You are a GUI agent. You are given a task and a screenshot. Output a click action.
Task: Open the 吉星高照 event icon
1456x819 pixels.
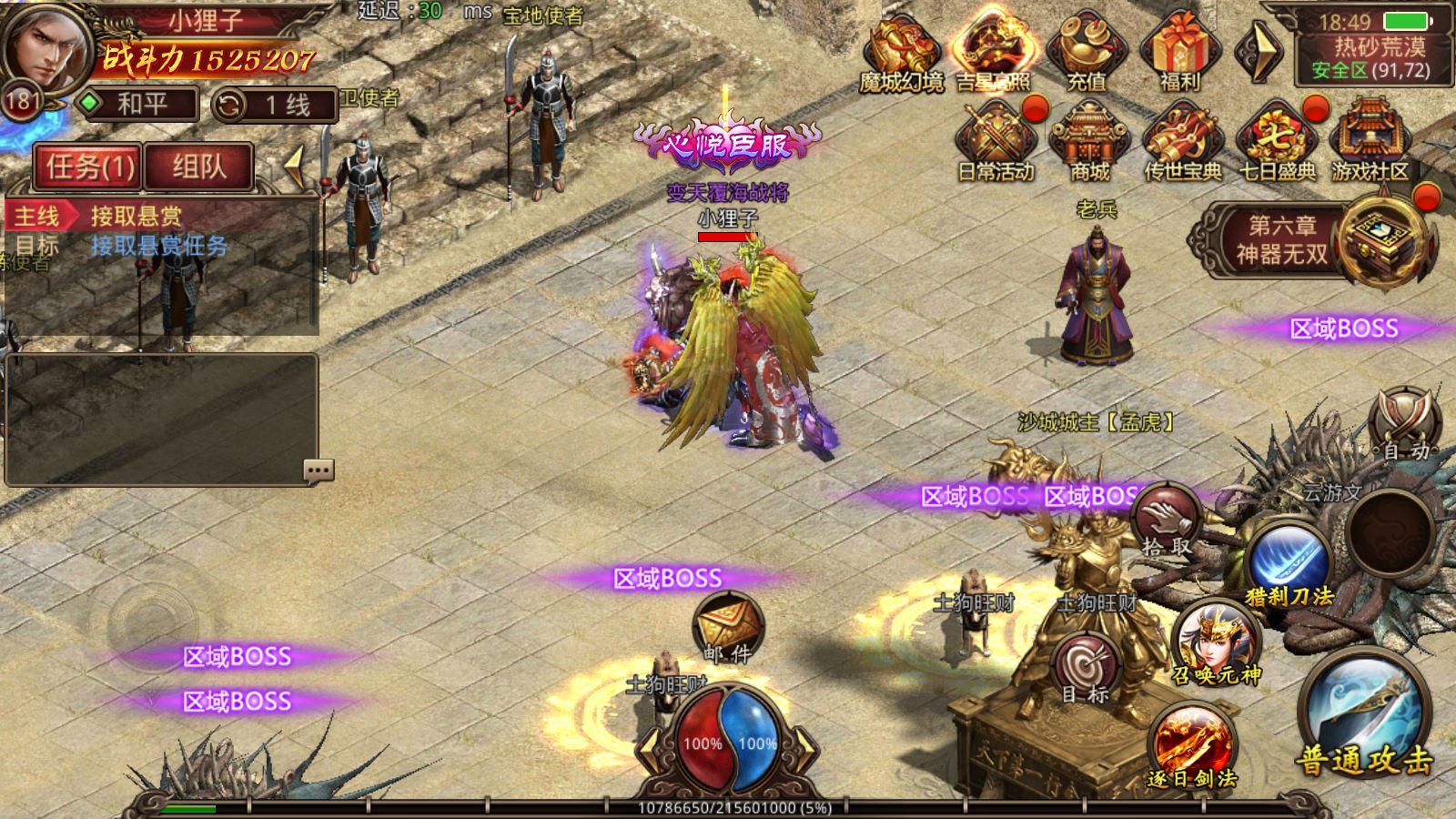tap(993, 51)
